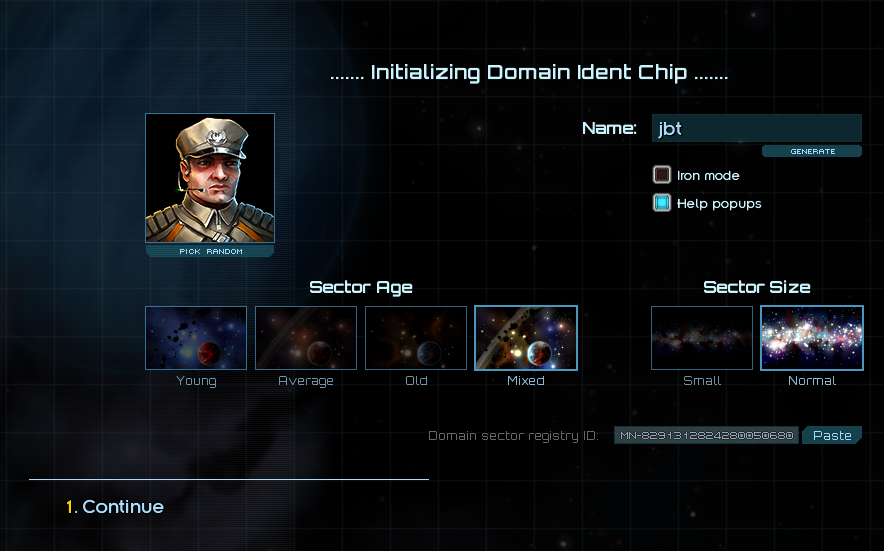Choose the Average sector age

tap(306, 338)
